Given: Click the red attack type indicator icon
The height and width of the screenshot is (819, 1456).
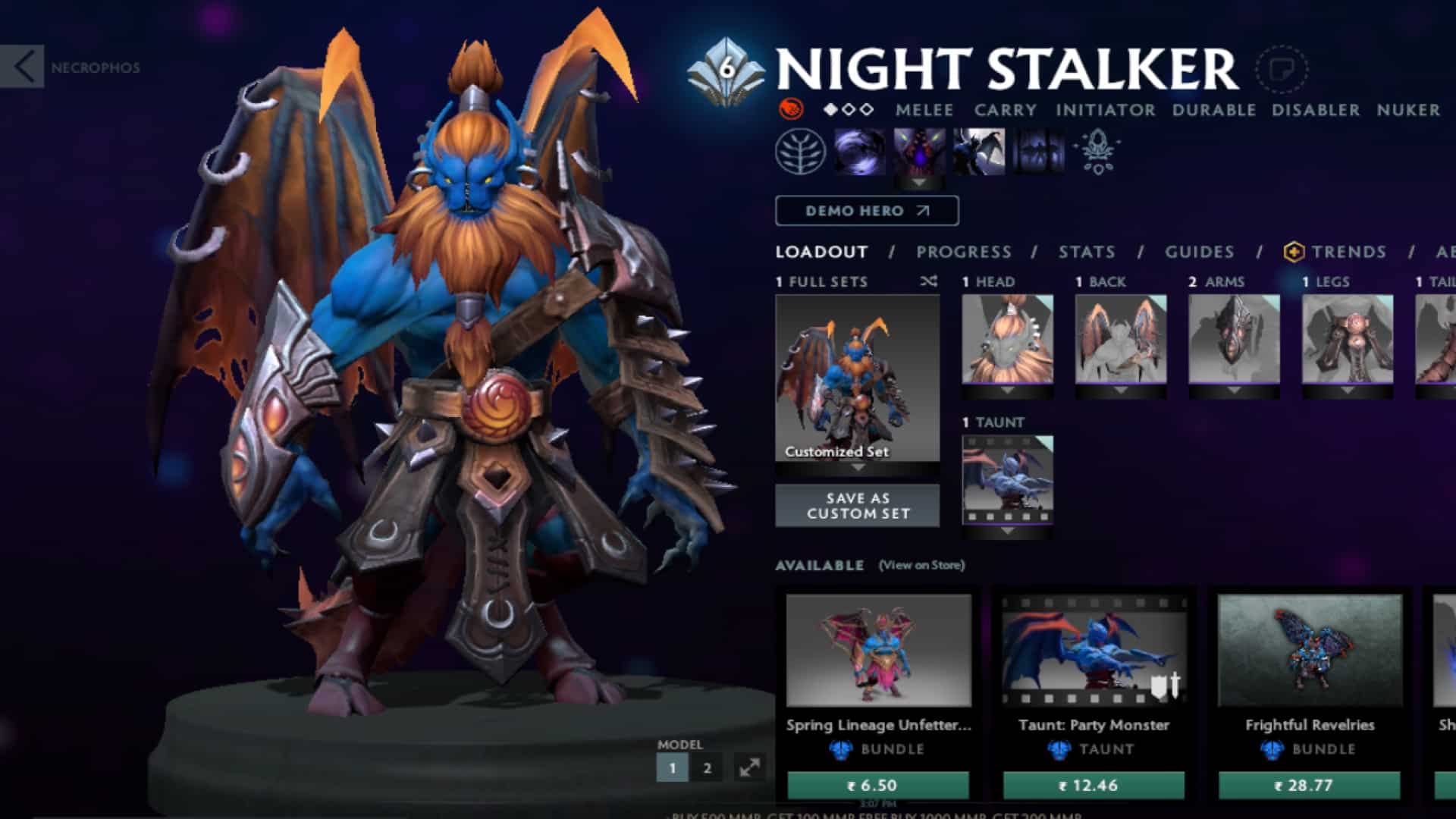Looking at the screenshot, I should click(x=791, y=110).
